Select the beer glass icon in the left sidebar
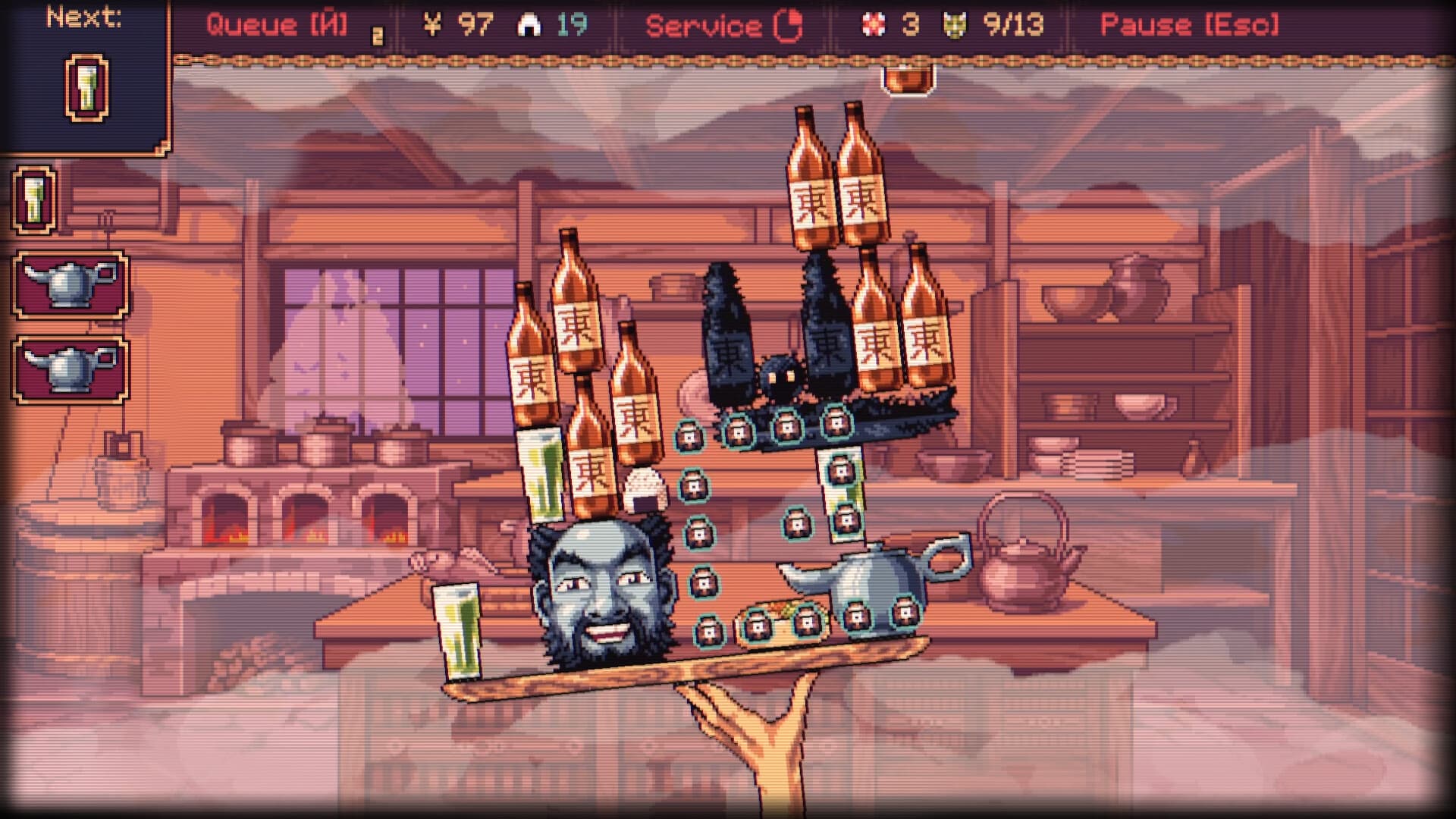 pos(32,201)
